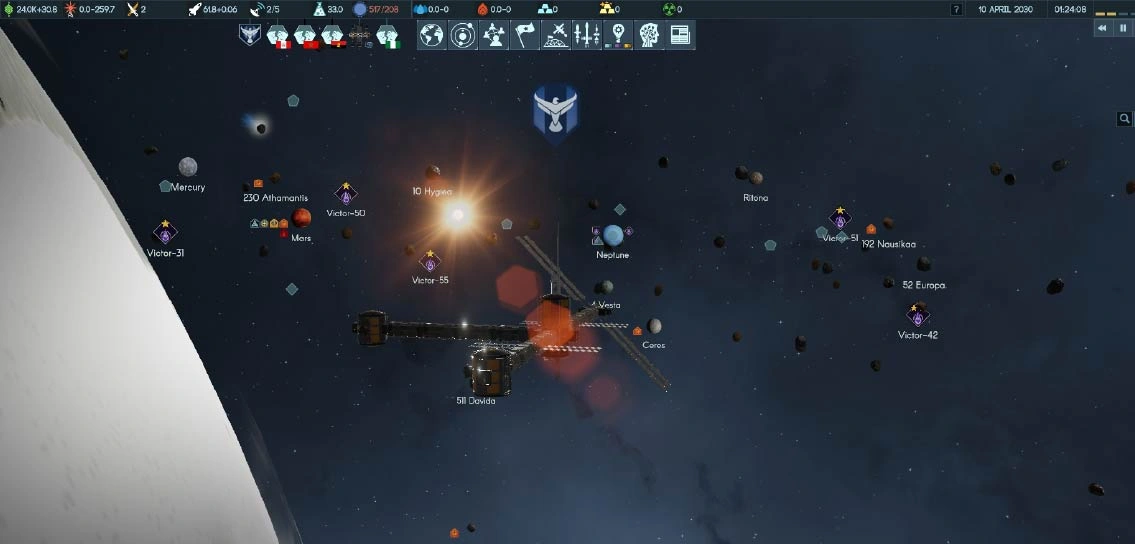Open the news ledger panel

[x=680, y=35]
